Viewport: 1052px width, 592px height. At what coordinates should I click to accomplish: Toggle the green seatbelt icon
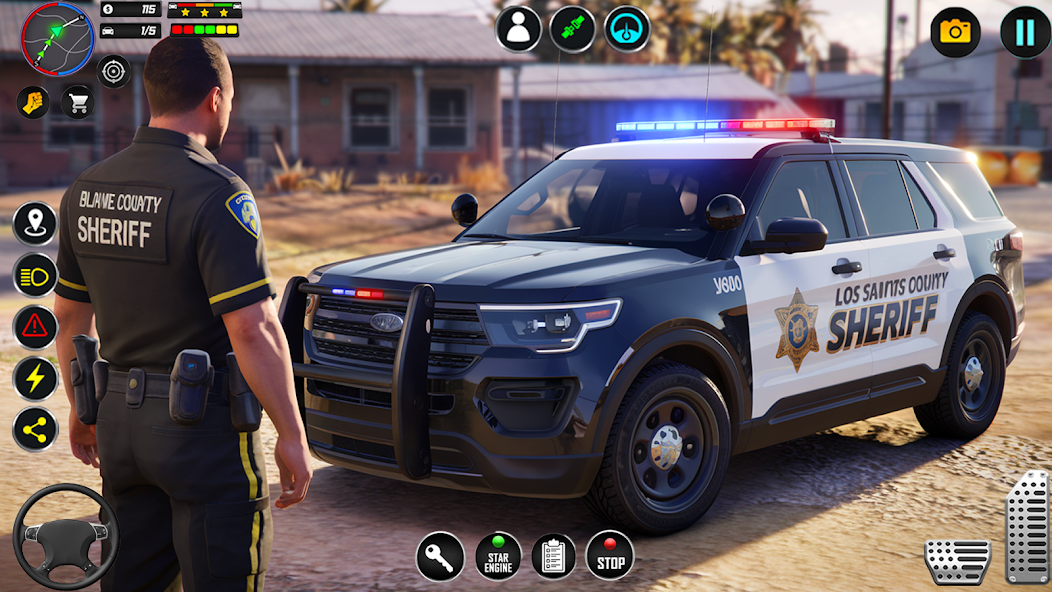coord(573,29)
